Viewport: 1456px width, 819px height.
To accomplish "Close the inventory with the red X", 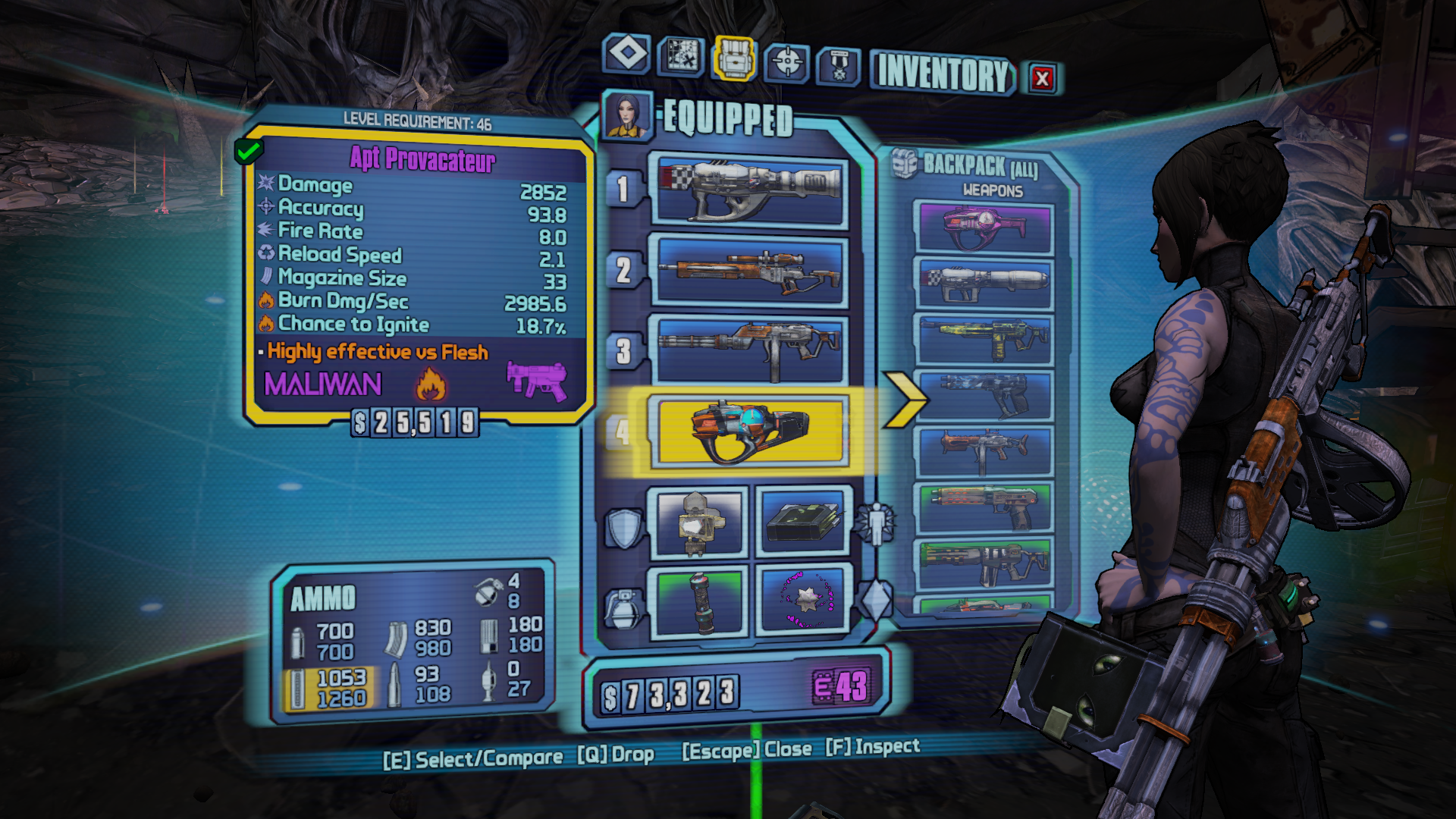I will pos(1043,78).
